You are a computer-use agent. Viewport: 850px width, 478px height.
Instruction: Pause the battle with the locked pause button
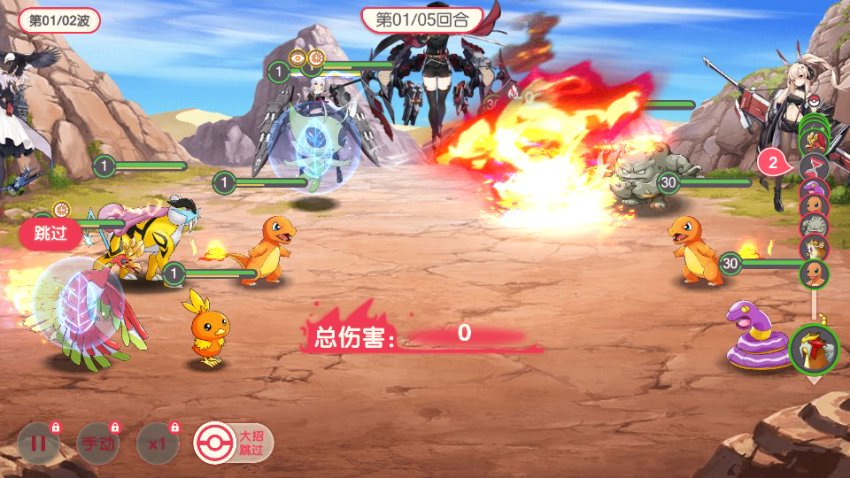pyautogui.click(x=37, y=442)
